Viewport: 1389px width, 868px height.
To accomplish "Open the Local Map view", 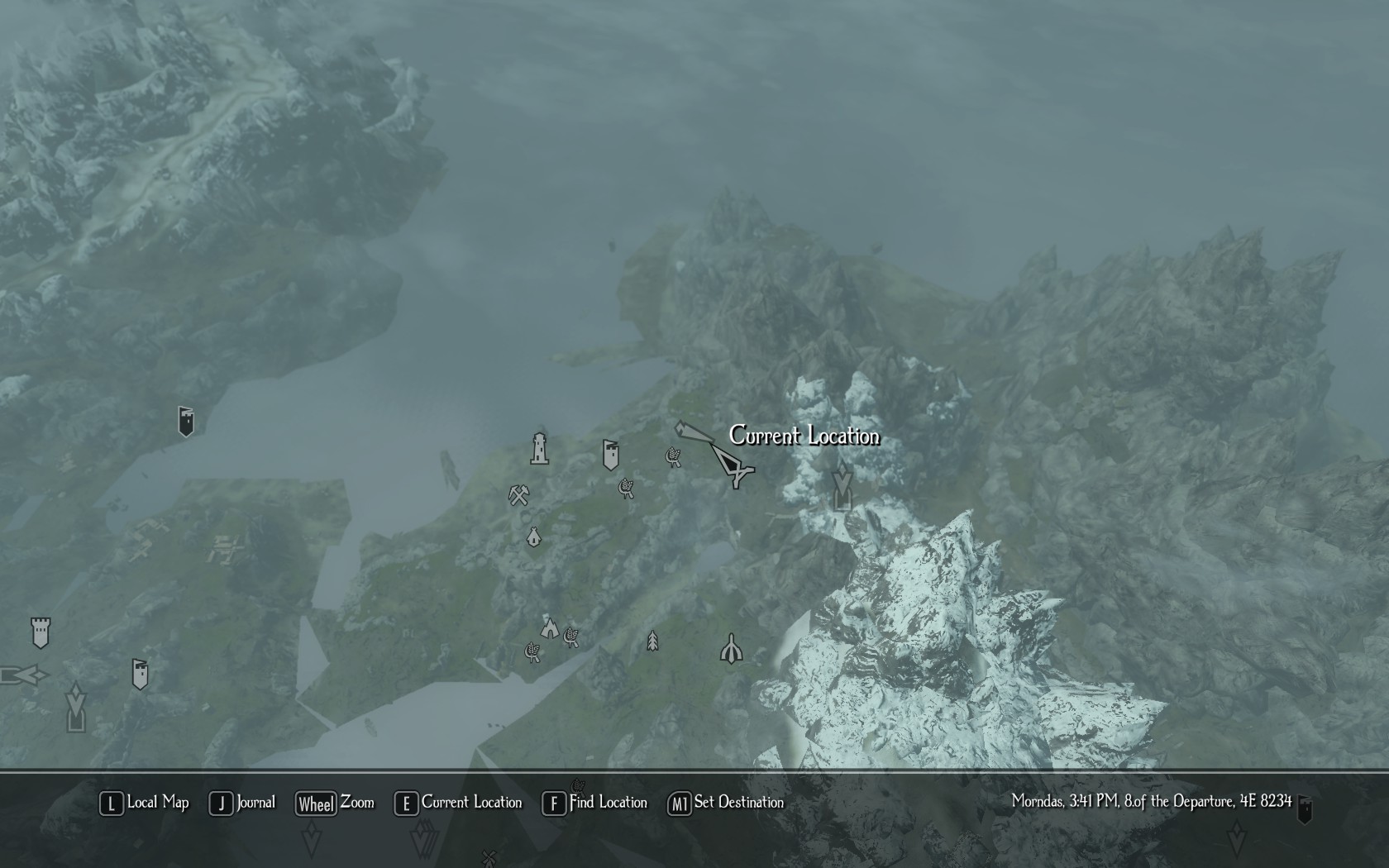I will point(145,803).
